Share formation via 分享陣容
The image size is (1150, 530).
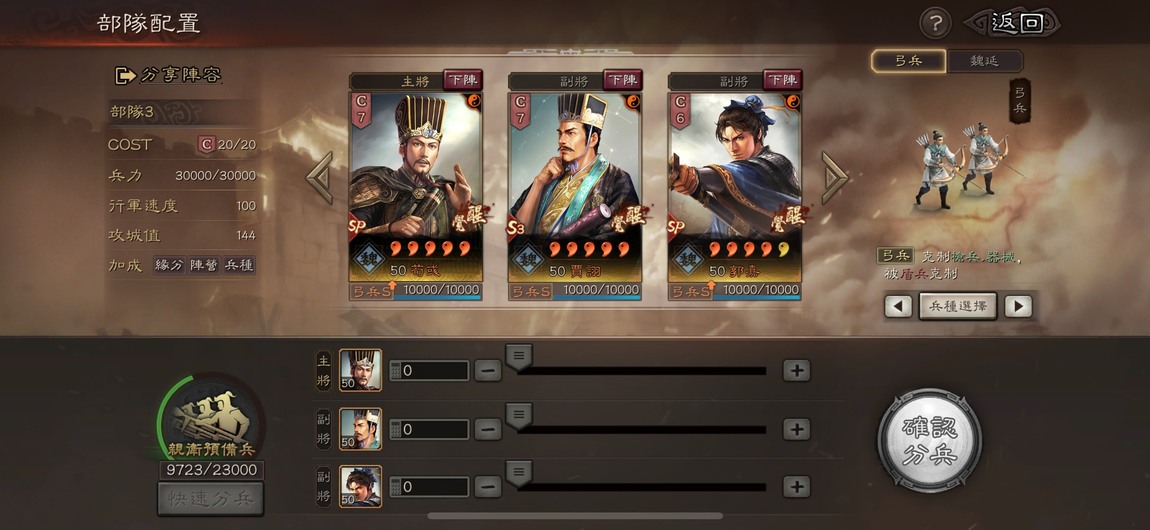point(168,75)
